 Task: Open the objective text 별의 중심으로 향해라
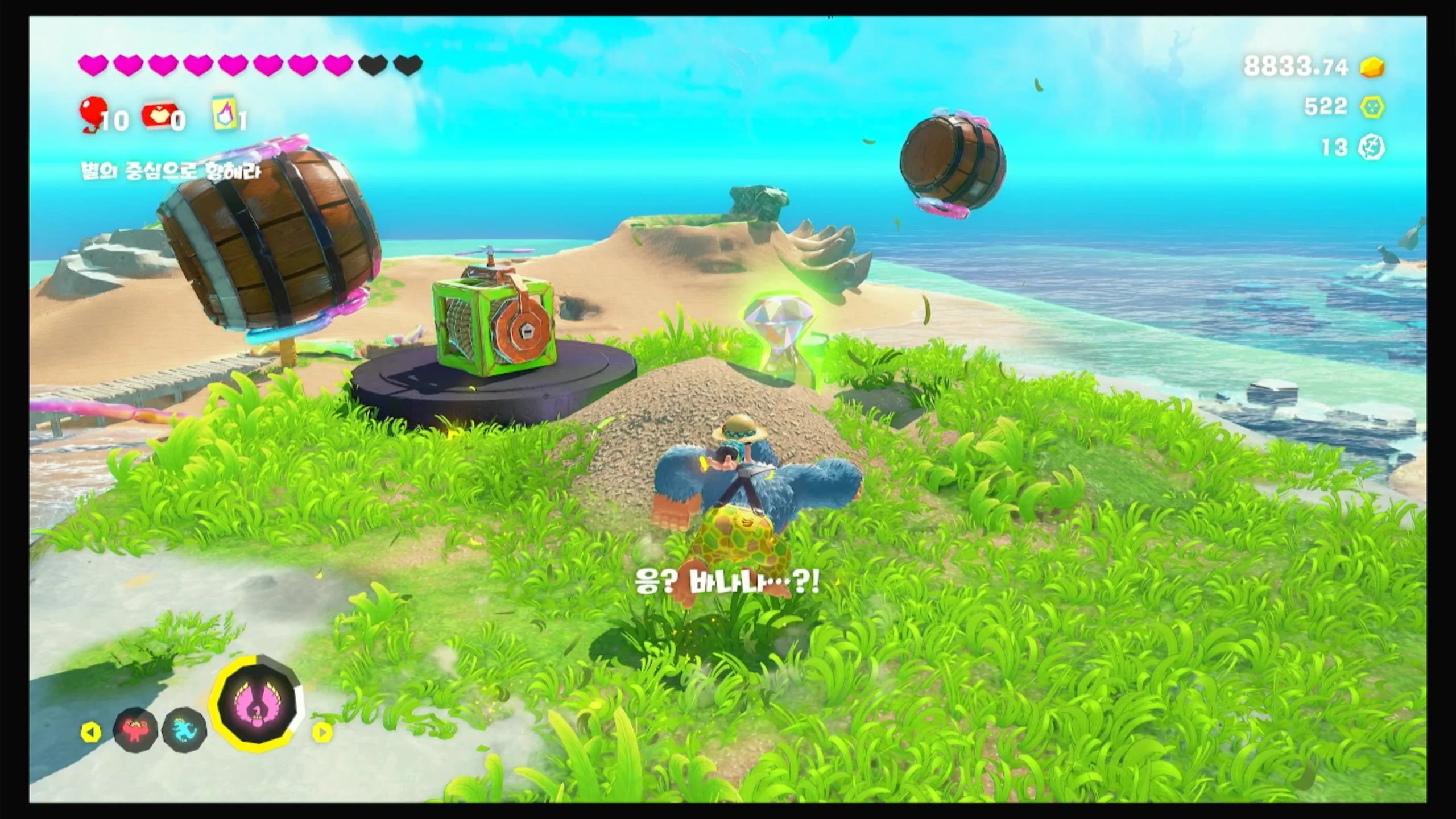171,171
